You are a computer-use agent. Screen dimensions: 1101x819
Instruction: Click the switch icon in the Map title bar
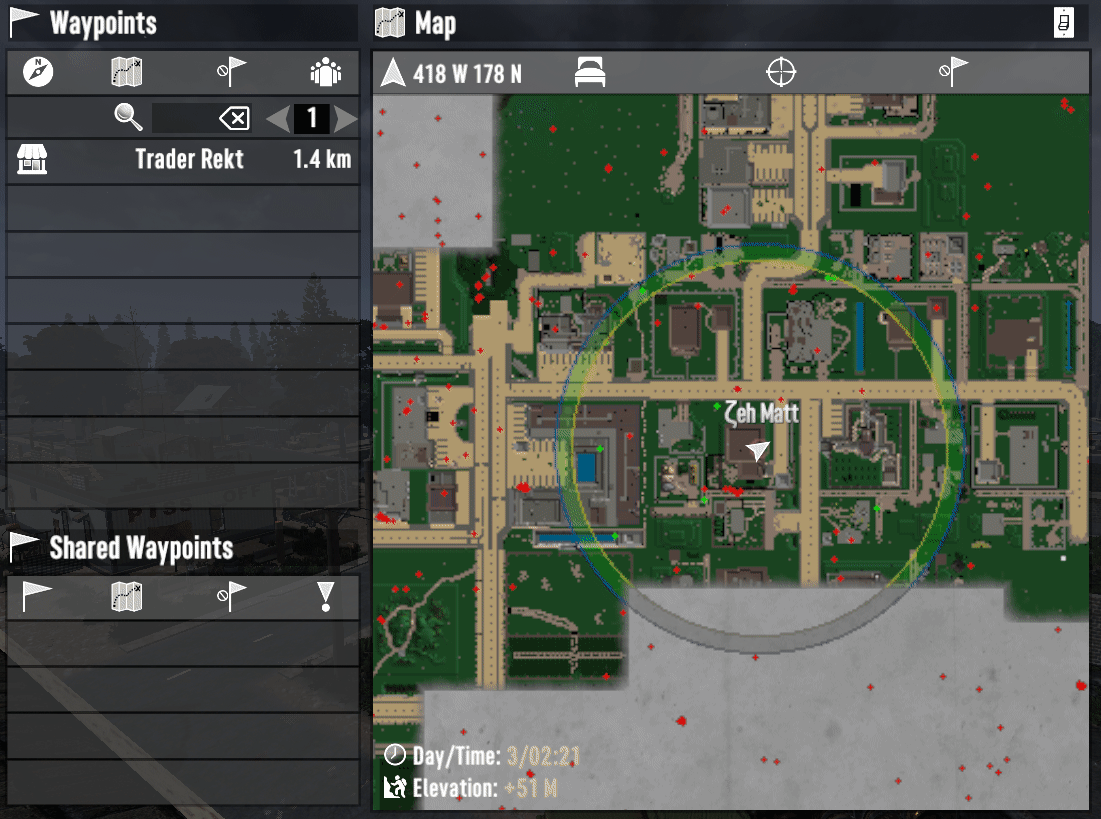pyautogui.click(x=1064, y=23)
